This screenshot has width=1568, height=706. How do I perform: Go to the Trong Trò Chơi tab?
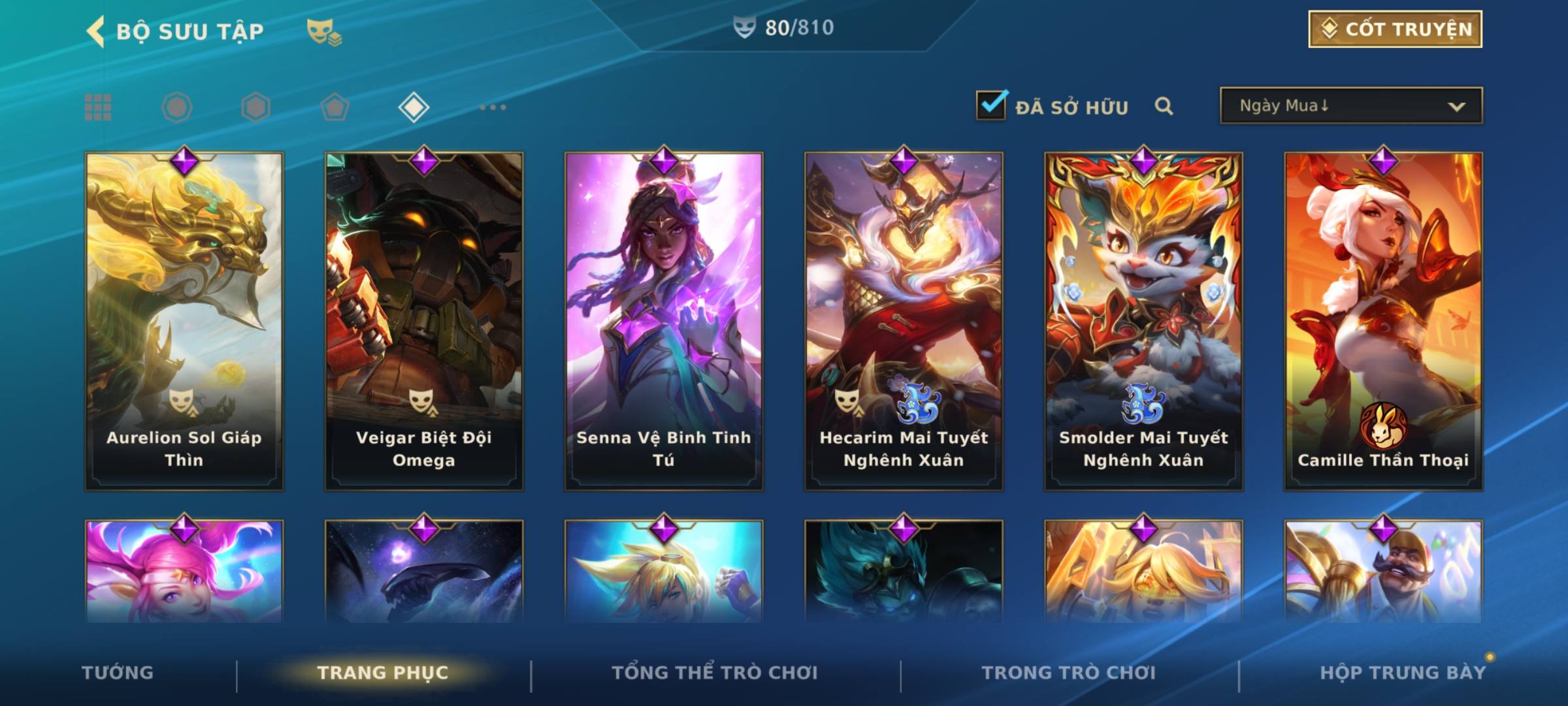(1069, 673)
